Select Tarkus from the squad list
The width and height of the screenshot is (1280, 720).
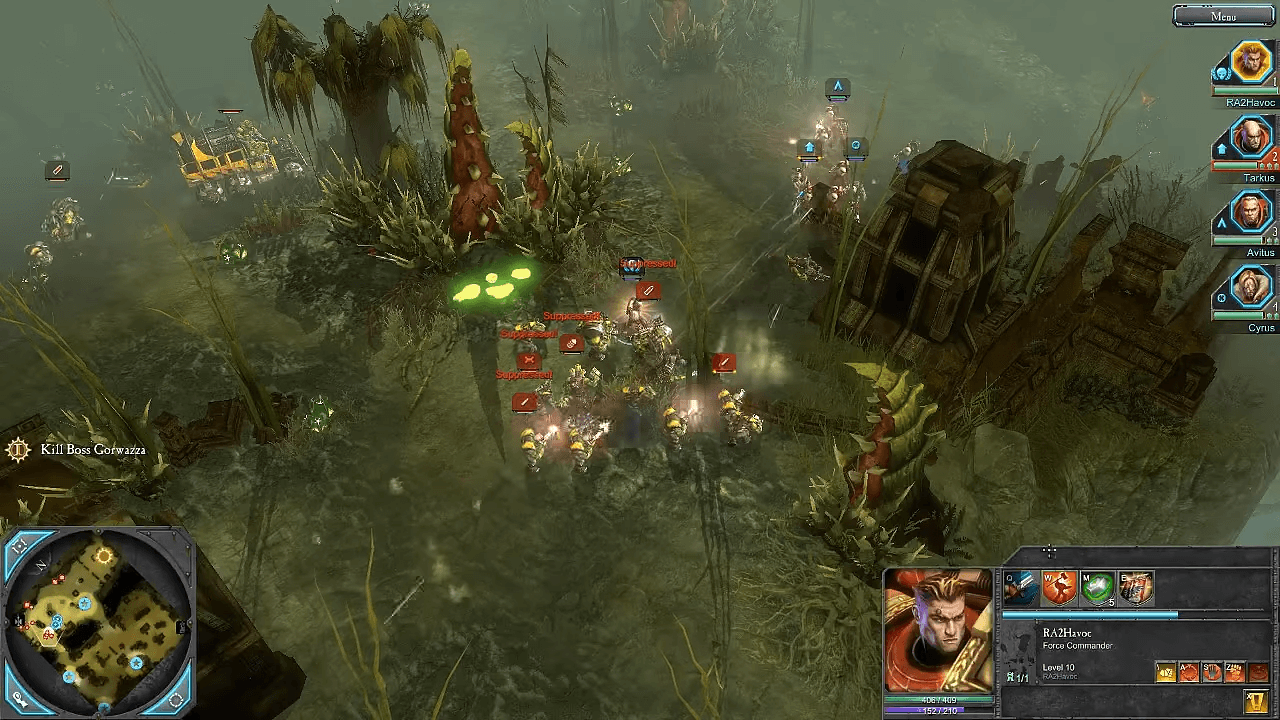(1250, 140)
